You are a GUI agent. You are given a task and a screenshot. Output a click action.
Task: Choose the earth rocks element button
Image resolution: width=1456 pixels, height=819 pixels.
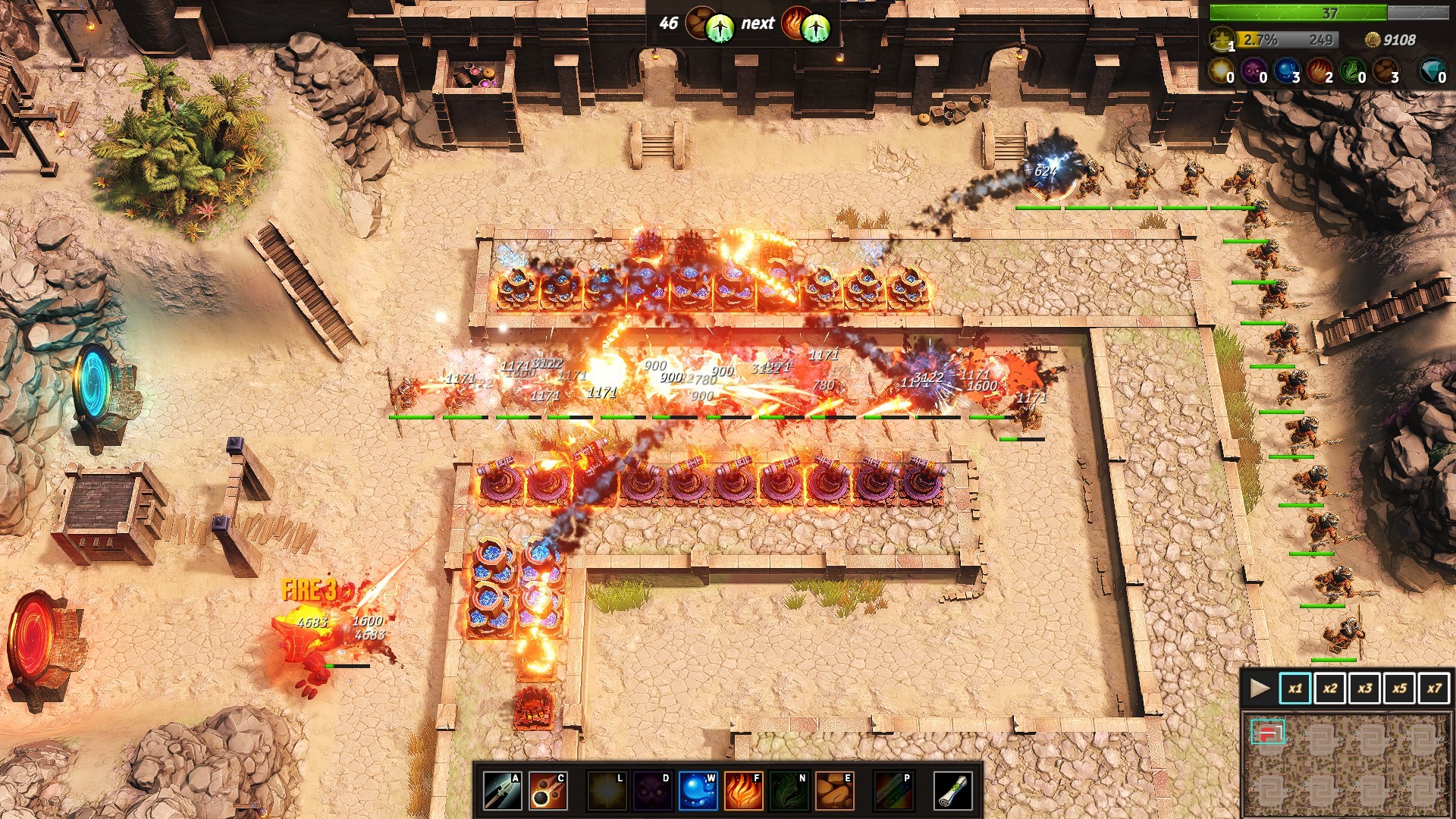[834, 791]
